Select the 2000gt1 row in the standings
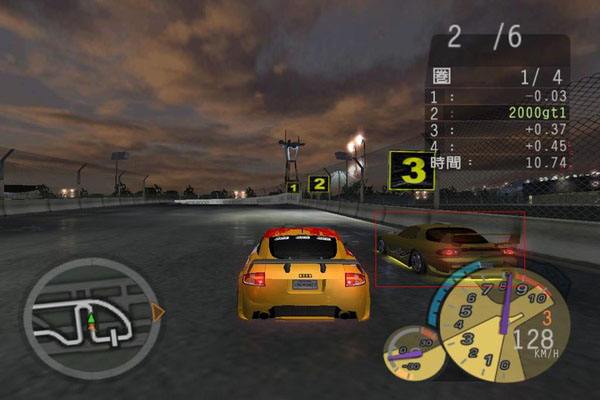 click(x=500, y=113)
